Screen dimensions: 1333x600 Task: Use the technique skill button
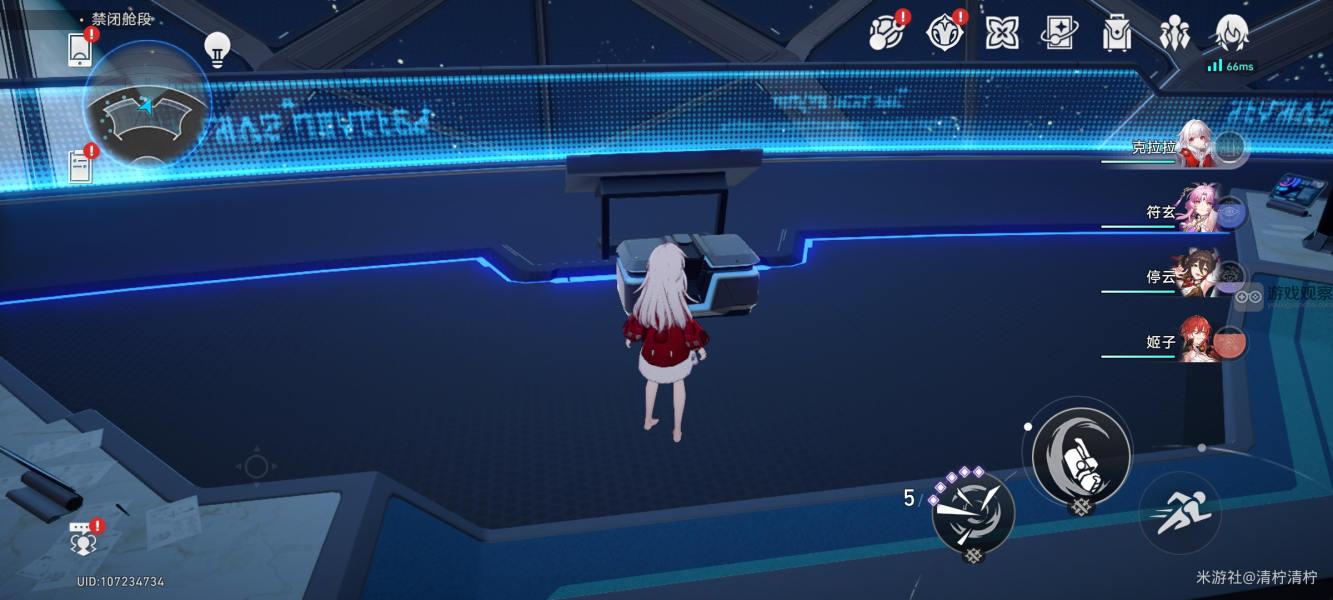pyautogui.click(x=973, y=514)
